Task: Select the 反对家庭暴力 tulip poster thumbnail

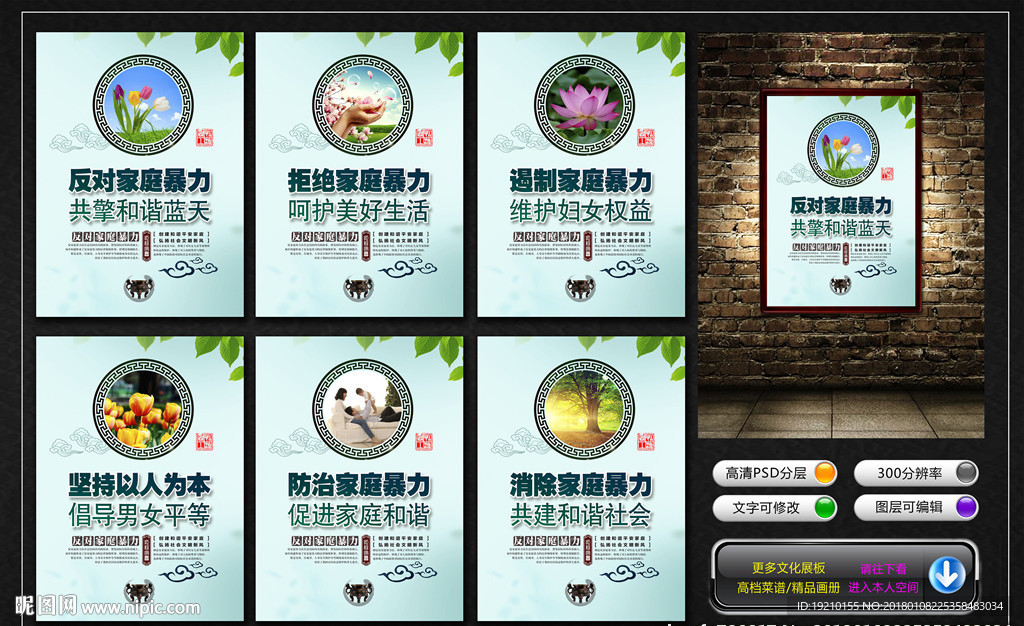Action: (140, 175)
